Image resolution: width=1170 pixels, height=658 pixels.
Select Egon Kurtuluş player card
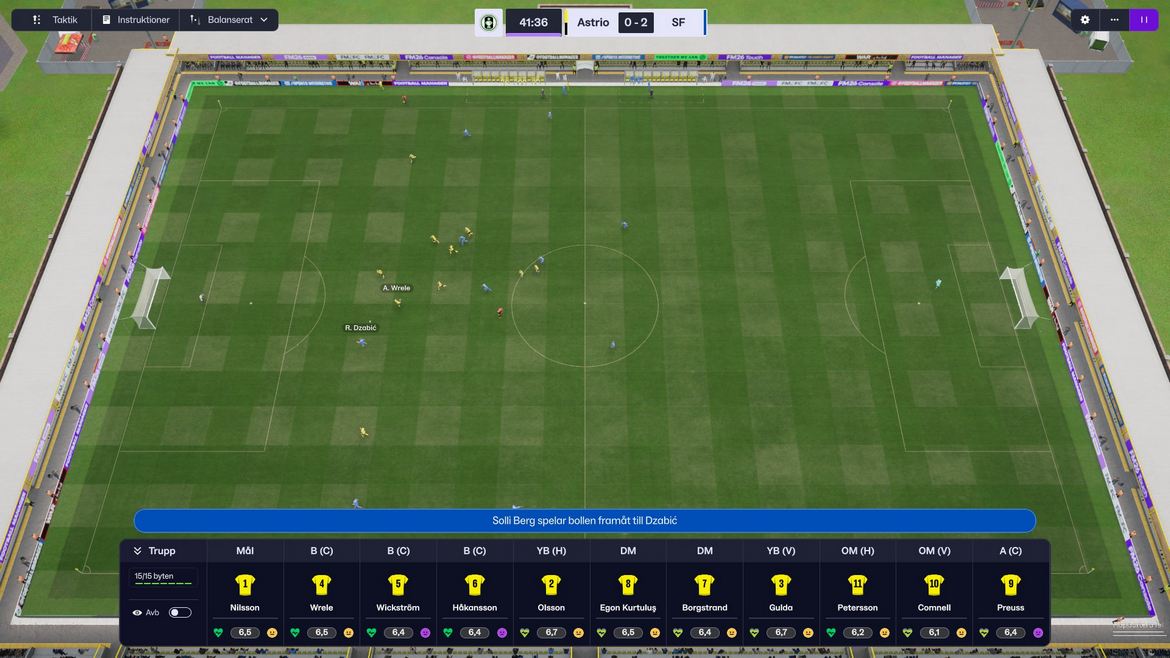628,593
